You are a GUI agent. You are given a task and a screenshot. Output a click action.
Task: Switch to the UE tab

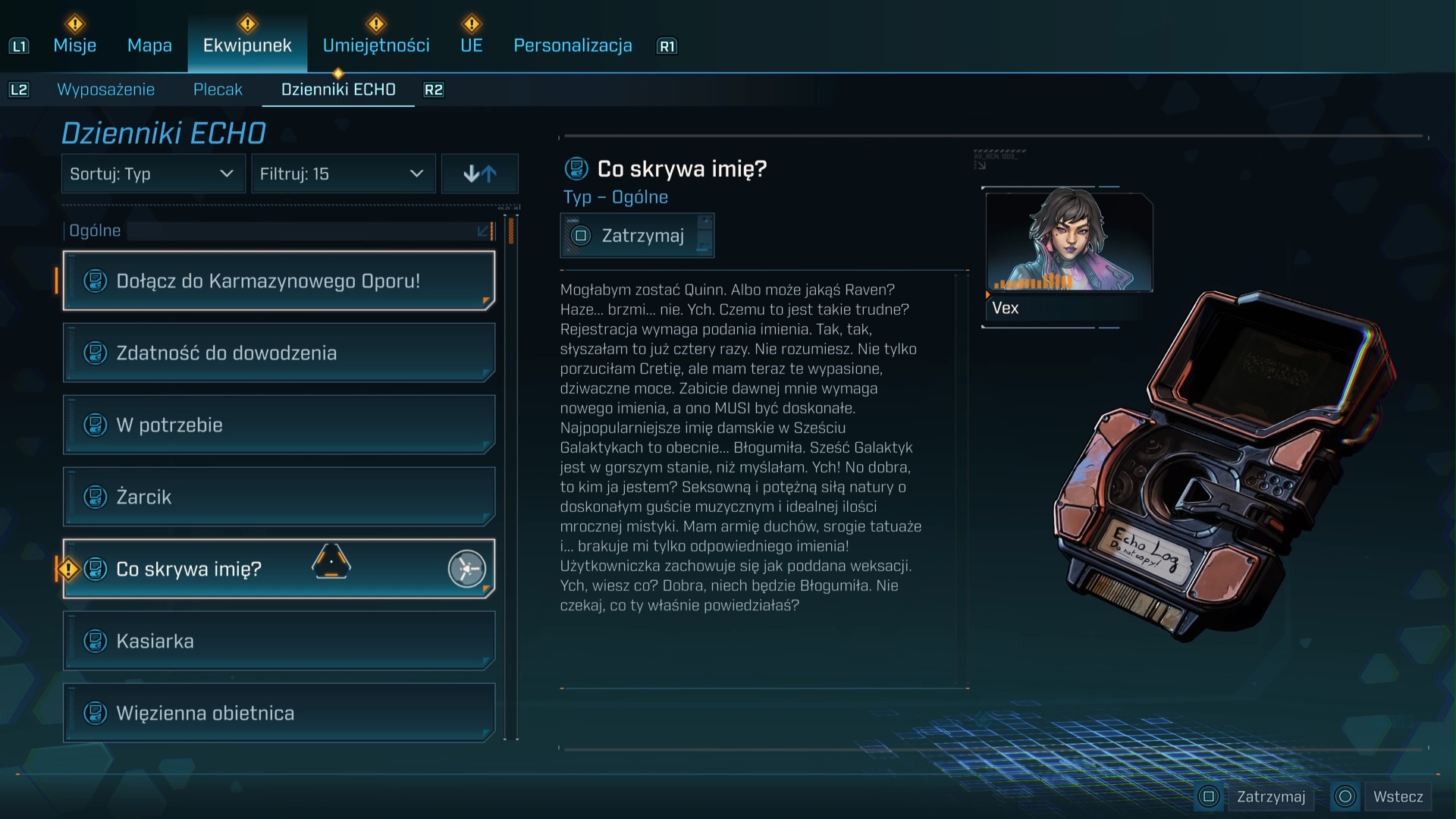tap(471, 45)
